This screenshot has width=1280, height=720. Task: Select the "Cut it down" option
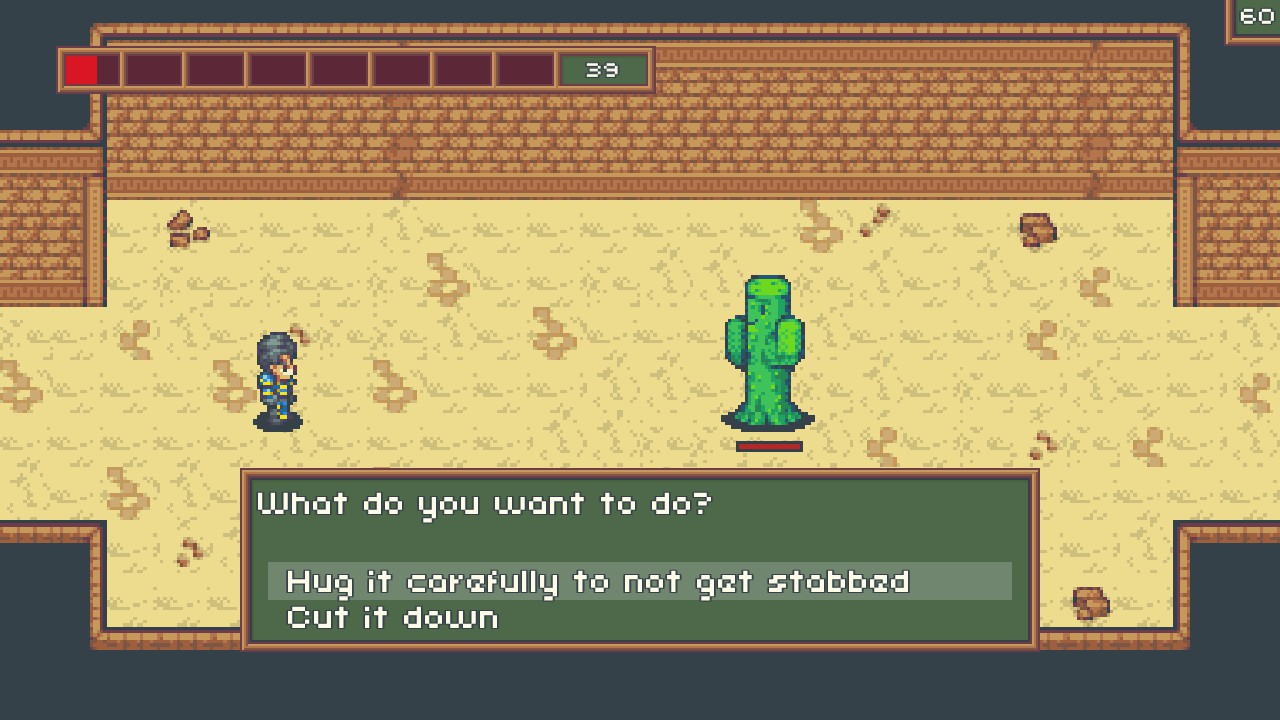tap(393, 617)
